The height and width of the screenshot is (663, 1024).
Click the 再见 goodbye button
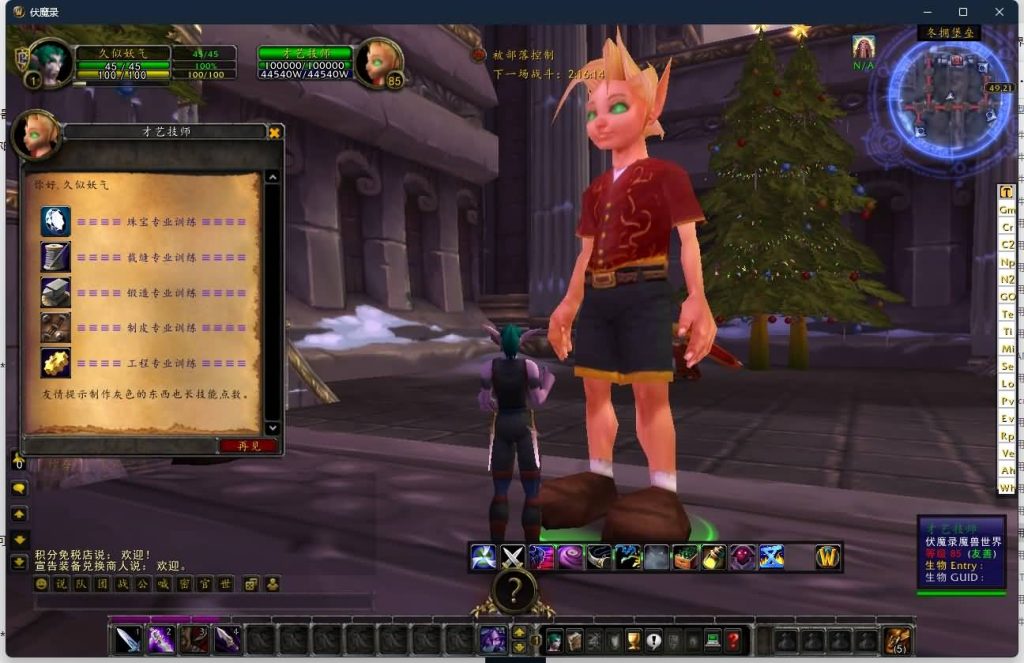click(248, 446)
